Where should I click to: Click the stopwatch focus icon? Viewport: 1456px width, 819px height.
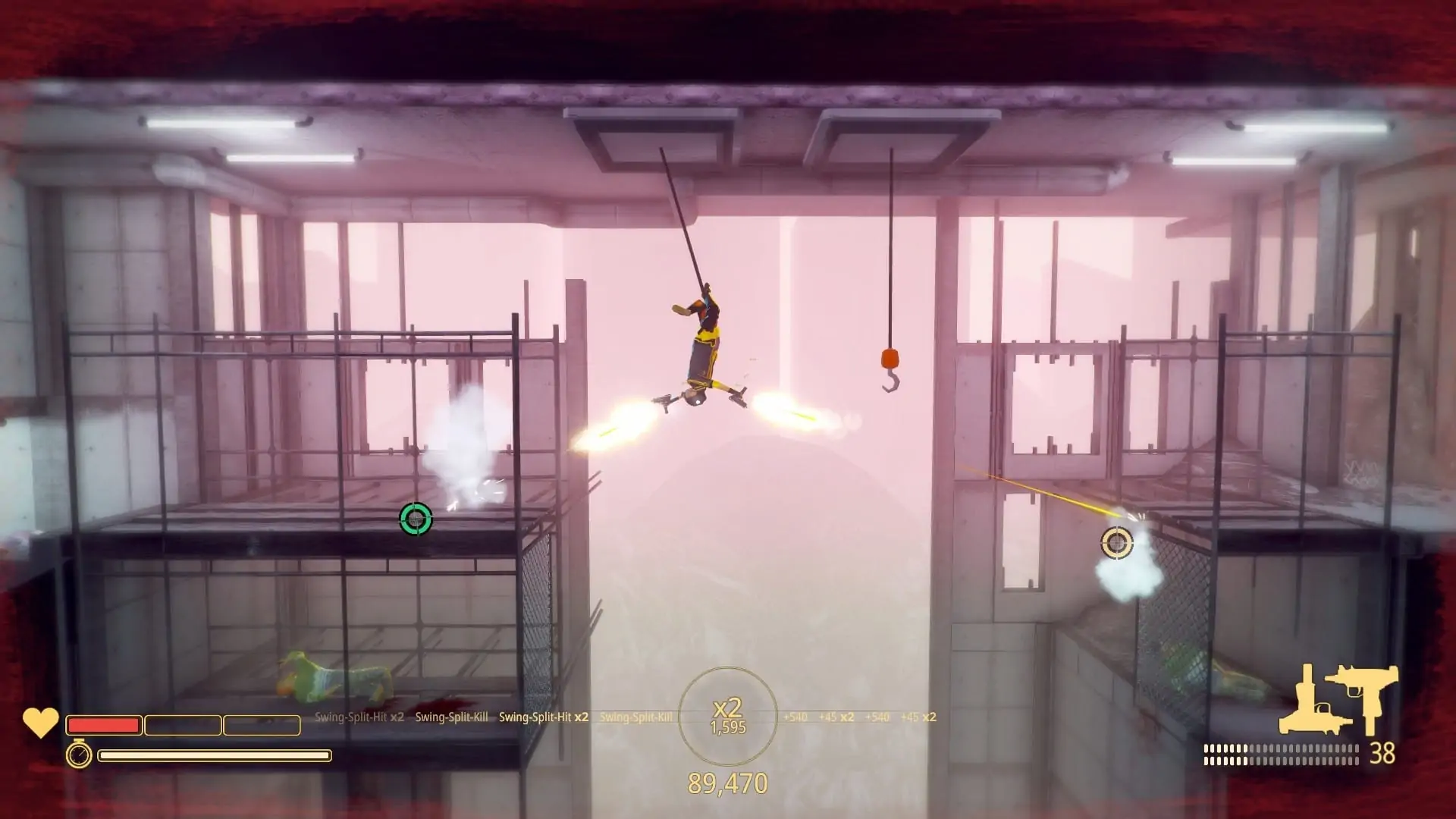[79, 755]
